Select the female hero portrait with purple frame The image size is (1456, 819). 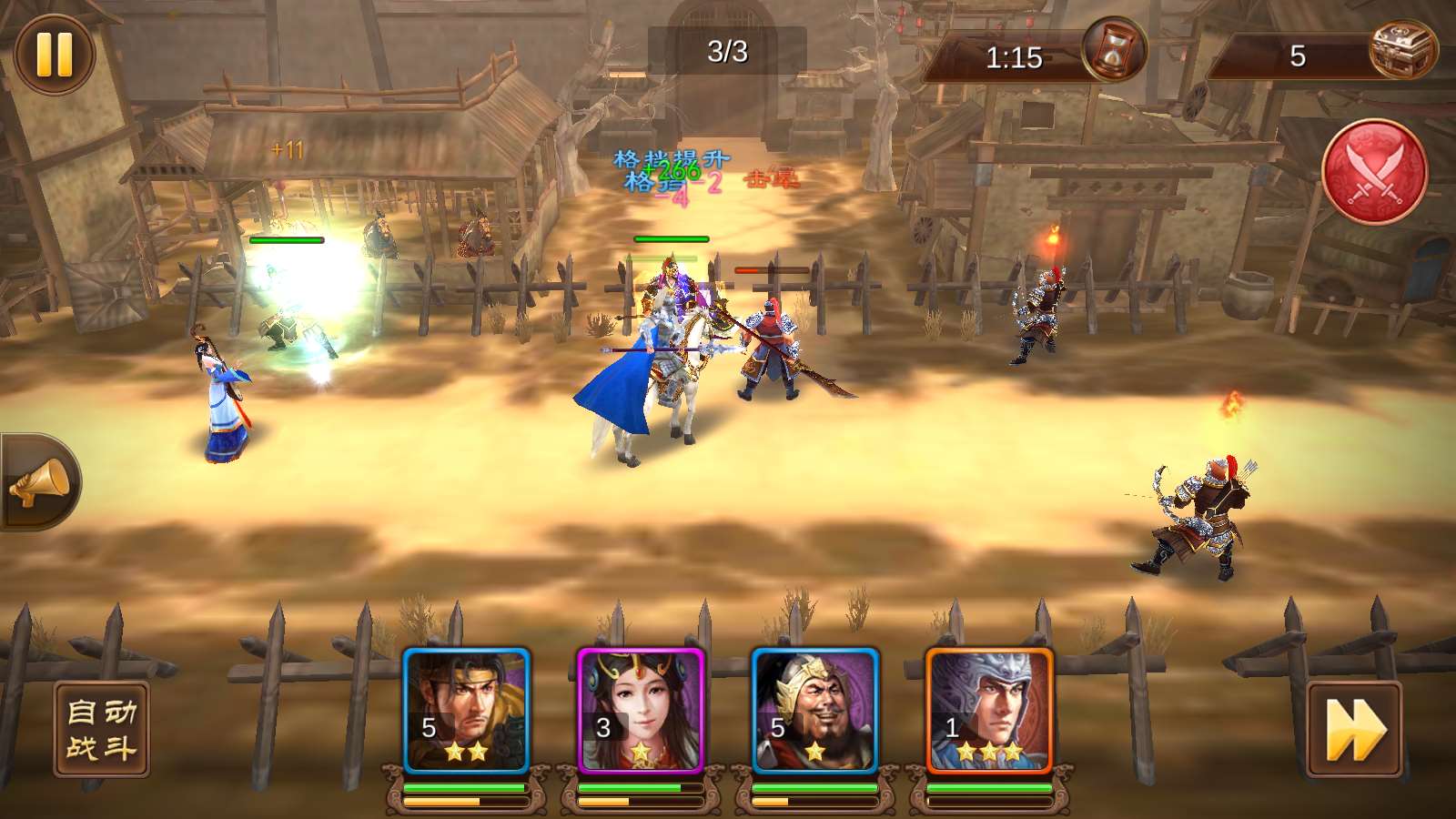(641, 711)
